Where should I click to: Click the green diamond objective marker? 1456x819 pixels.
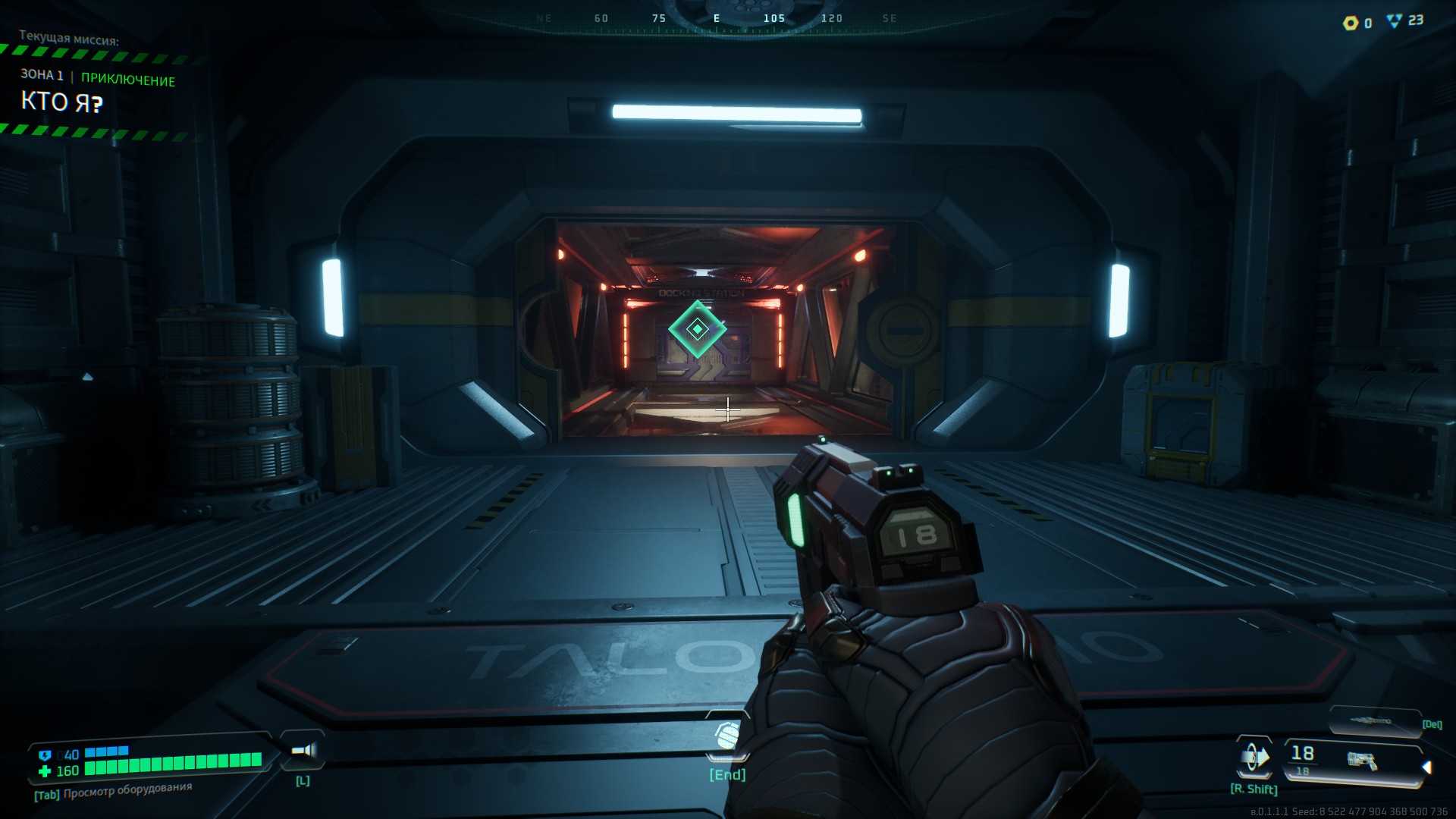[x=697, y=329]
